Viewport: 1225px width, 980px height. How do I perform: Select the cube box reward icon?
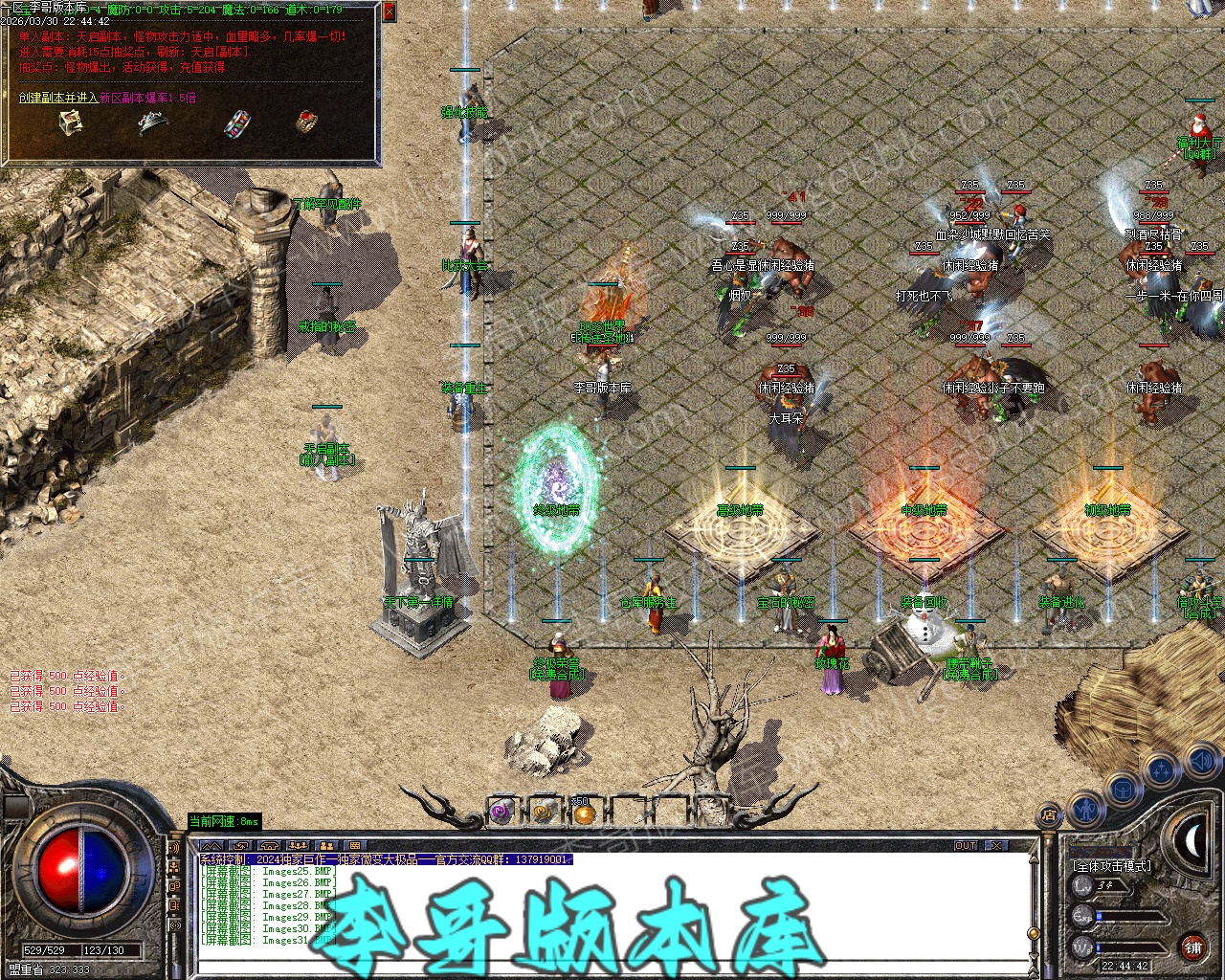tap(70, 122)
